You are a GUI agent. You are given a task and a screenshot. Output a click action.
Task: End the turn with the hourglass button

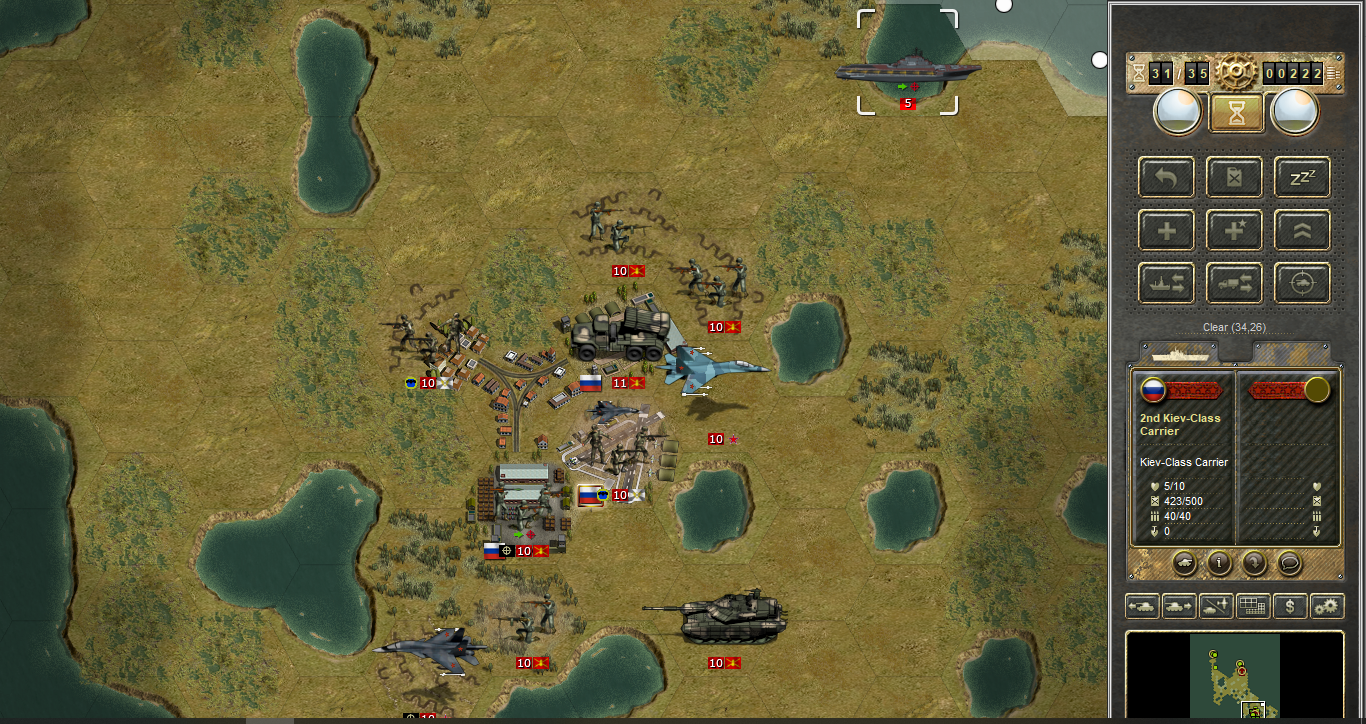click(x=1236, y=113)
